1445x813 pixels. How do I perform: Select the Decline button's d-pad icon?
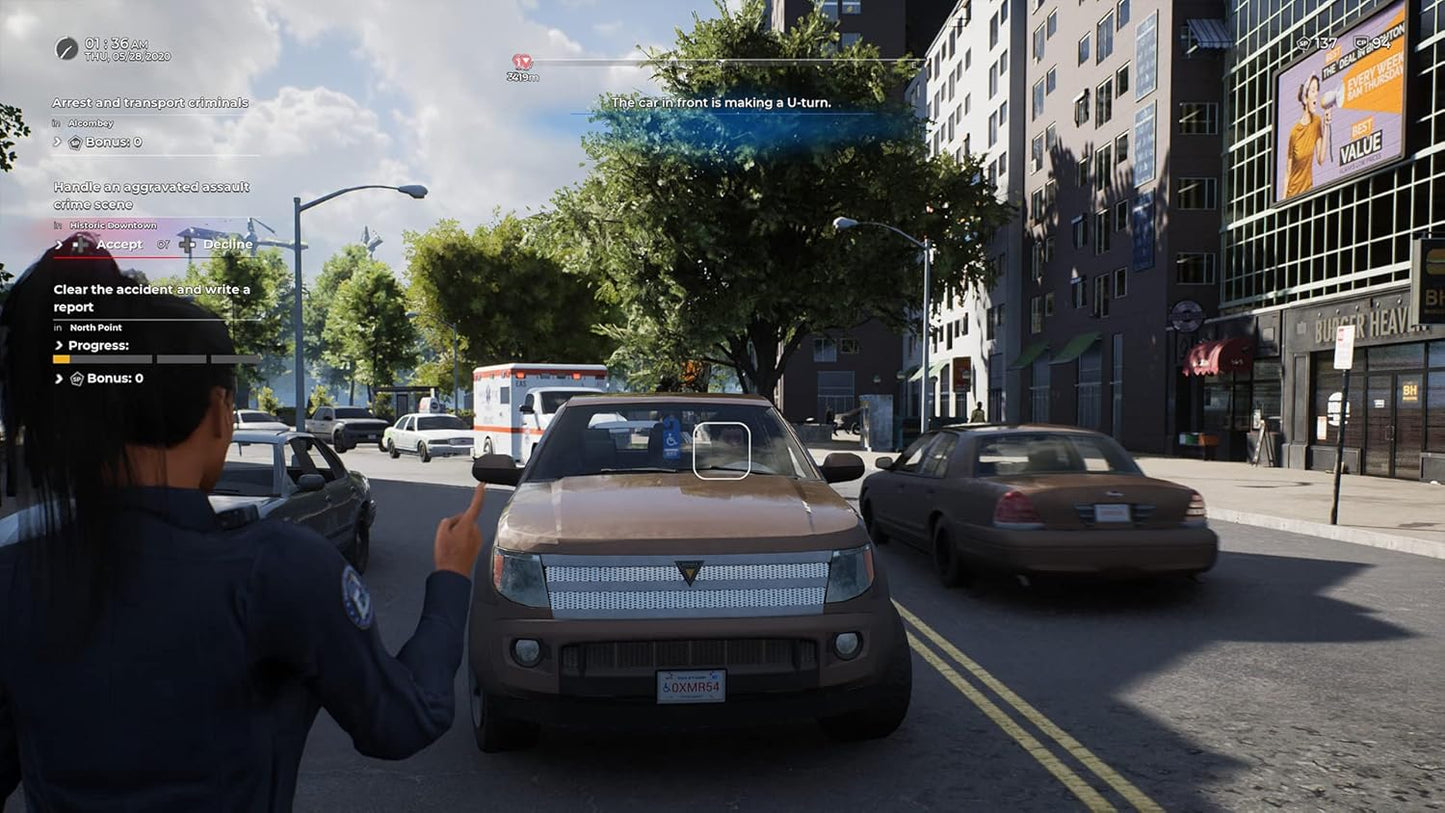[187, 244]
